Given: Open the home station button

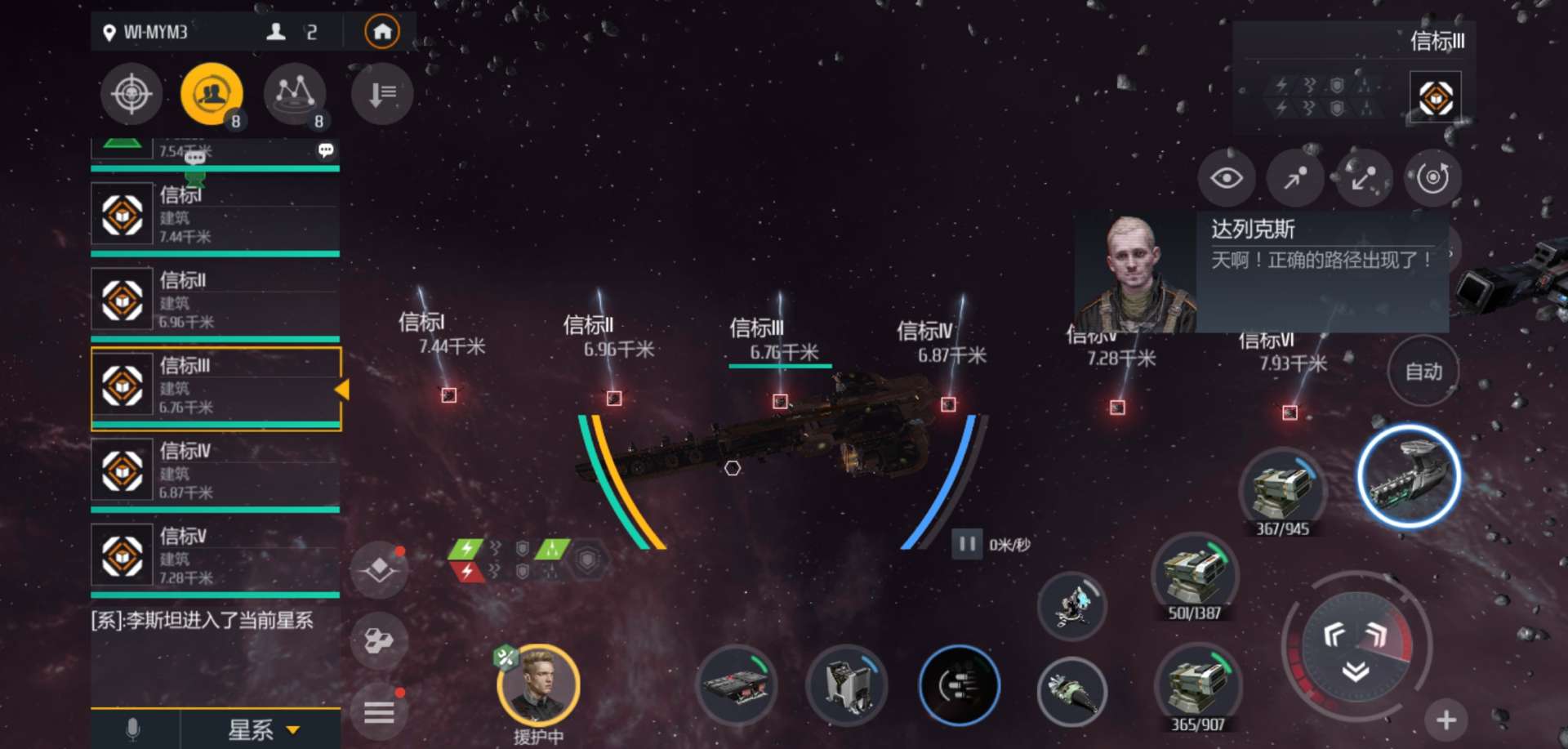Looking at the screenshot, I should tap(381, 33).
